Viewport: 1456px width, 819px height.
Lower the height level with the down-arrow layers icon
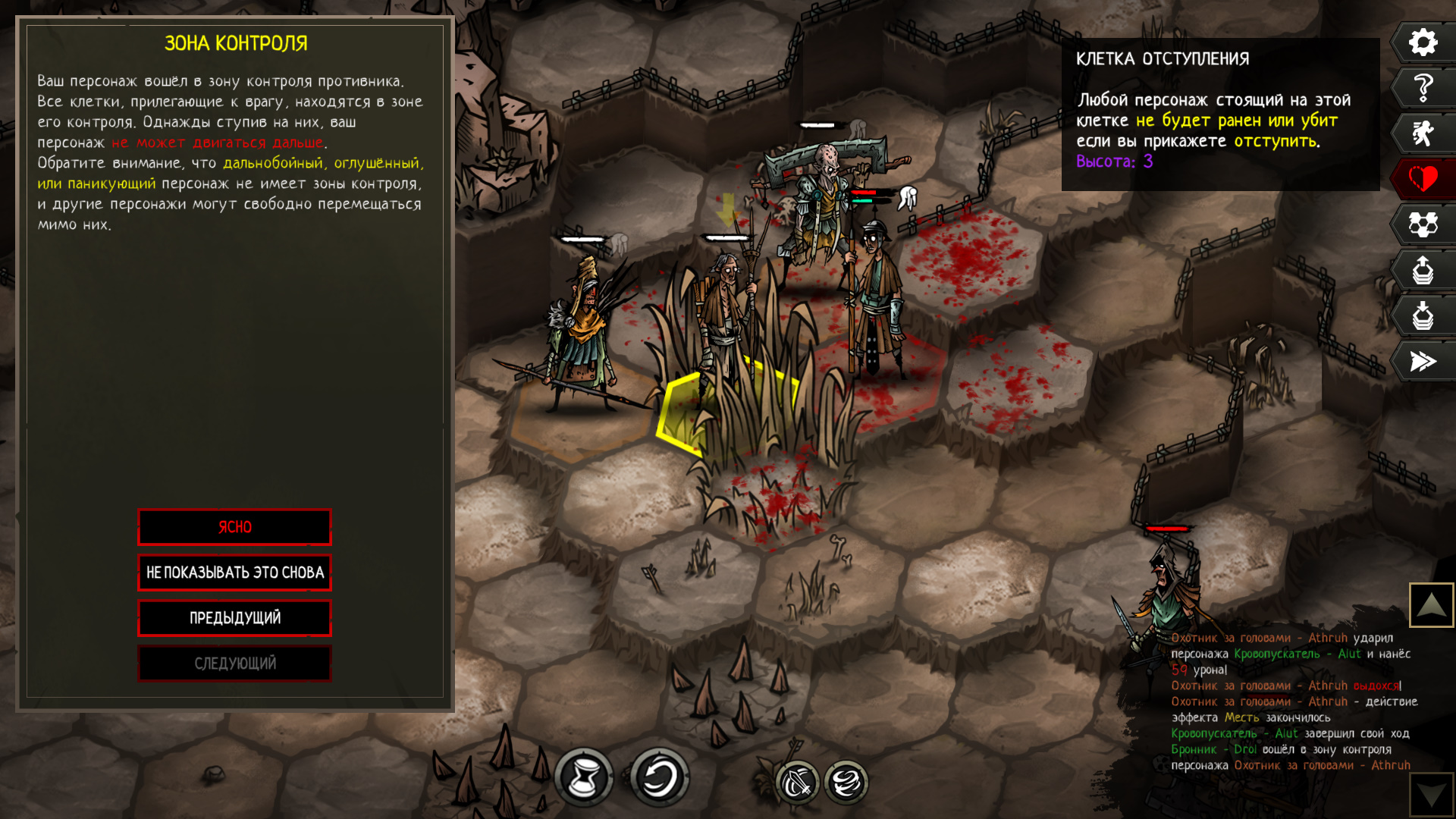click(x=1423, y=315)
